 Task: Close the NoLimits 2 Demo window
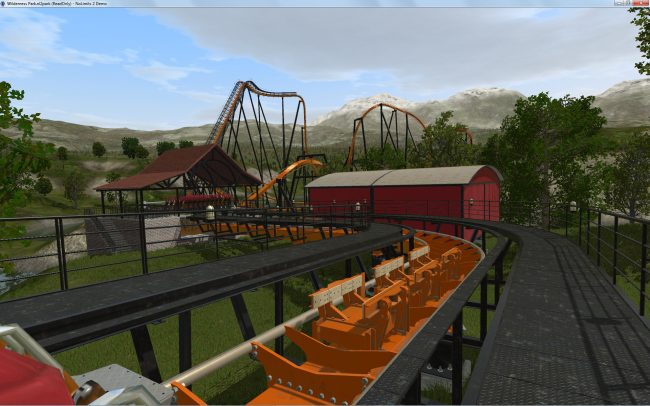tap(639, 4)
